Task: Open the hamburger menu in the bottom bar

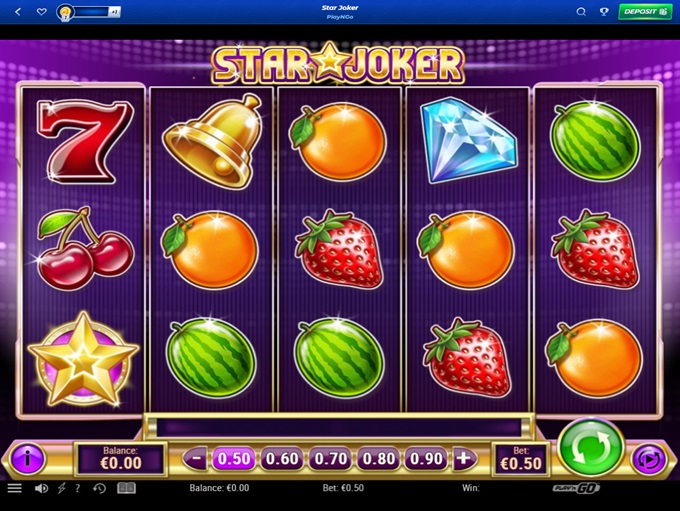Action: pos(15,488)
